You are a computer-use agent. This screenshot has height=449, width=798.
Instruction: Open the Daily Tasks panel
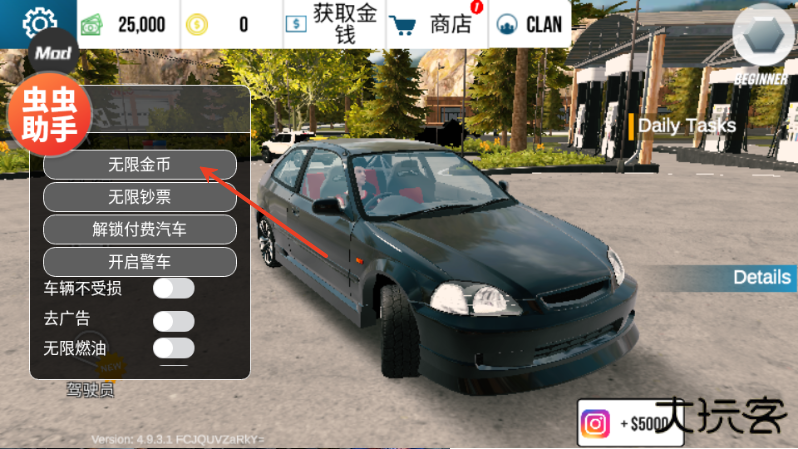click(x=686, y=126)
